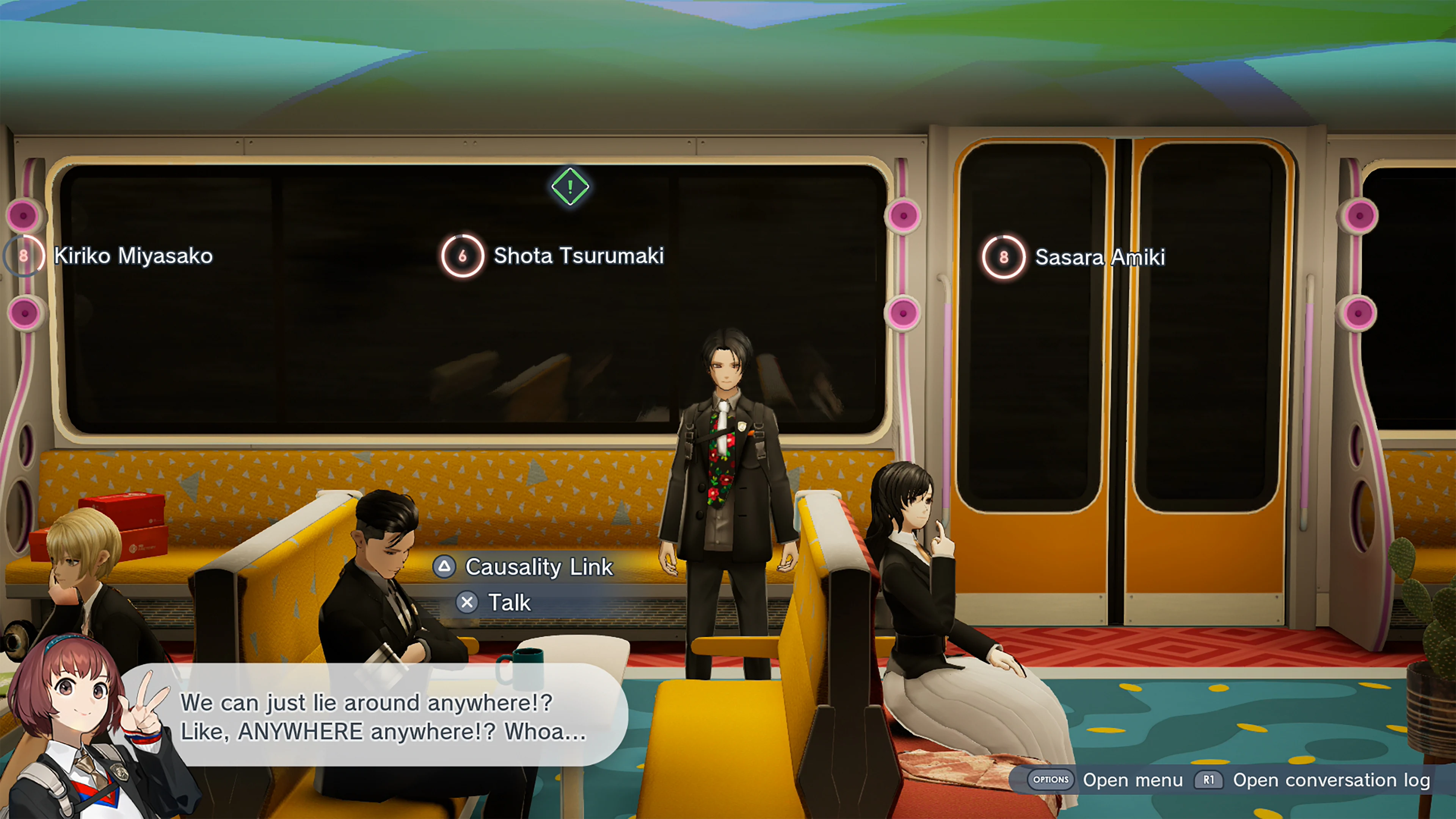Screen dimensions: 1456x819
Task: Select the circled 6 indicator beside Shota Tsurumaki
Action: coord(463,256)
